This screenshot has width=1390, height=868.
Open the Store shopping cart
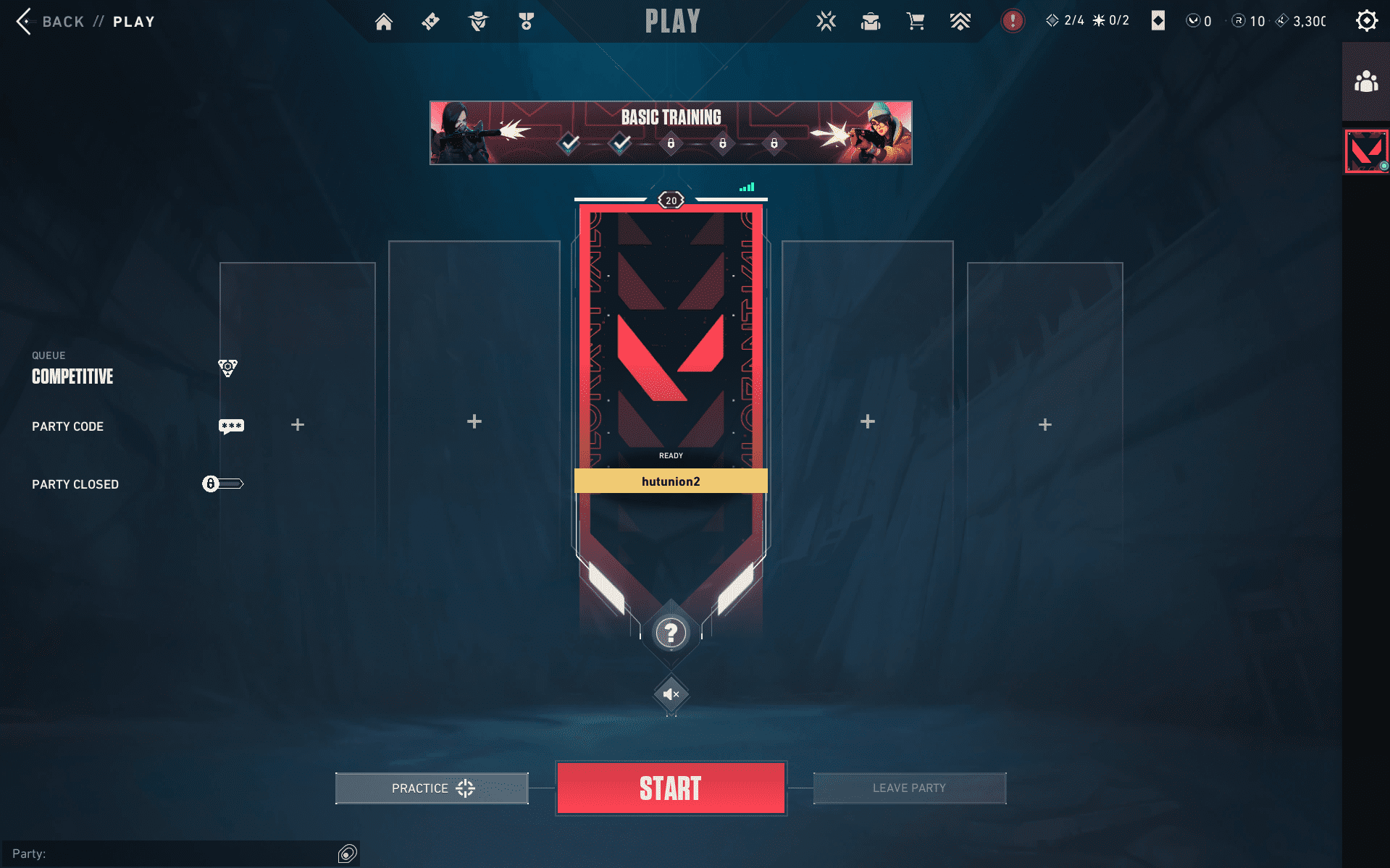pos(915,22)
